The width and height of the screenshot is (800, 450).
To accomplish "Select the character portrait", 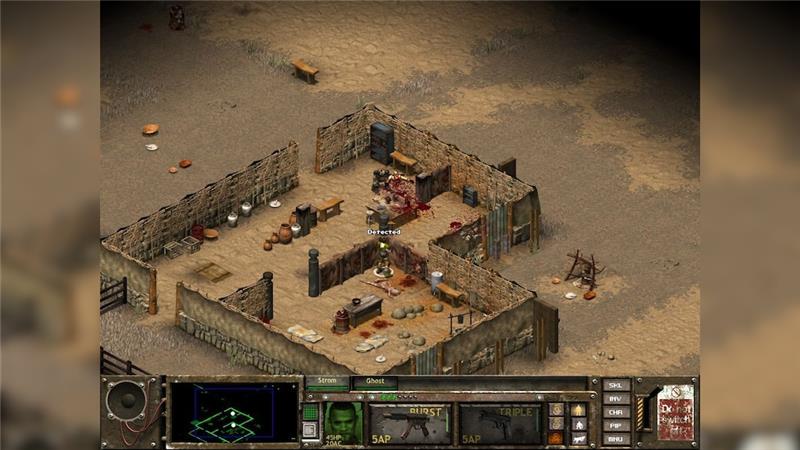I will click(x=341, y=421).
